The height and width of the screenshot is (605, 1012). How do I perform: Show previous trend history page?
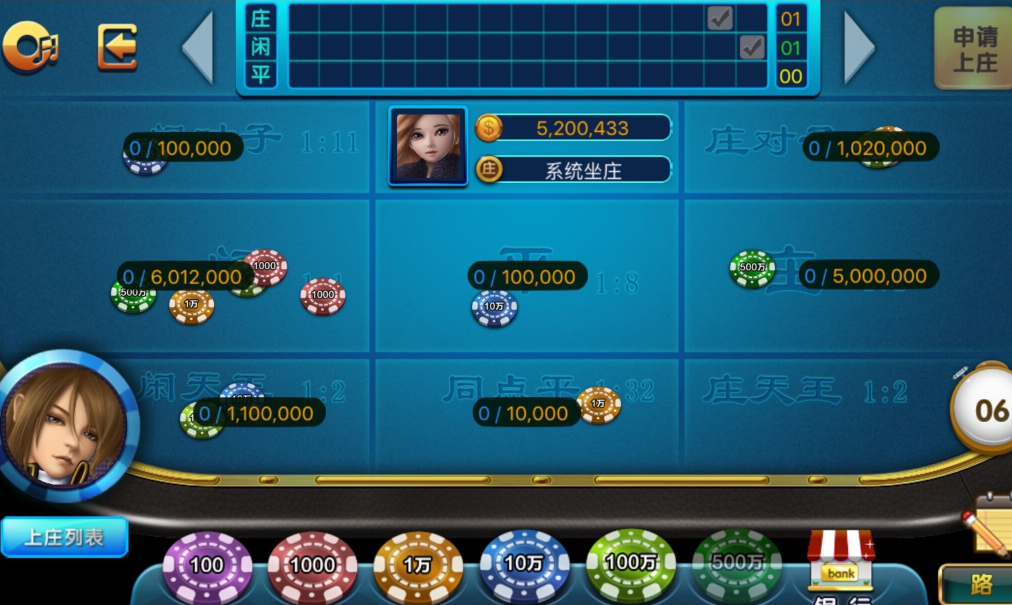(x=198, y=47)
